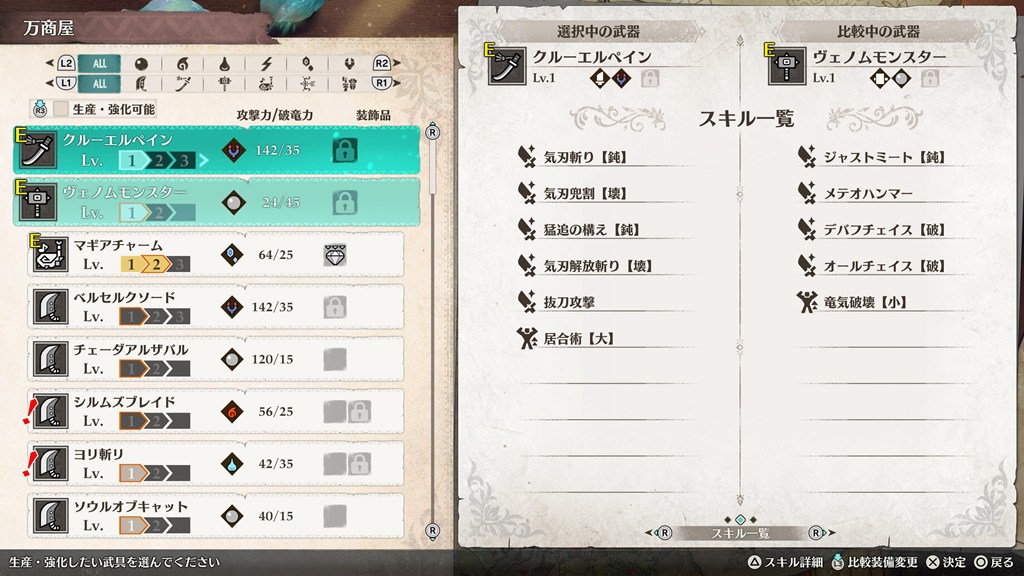The height and width of the screenshot is (576, 1024).
Task: Filter by the hunting horn weapon tab
Action: tap(265, 84)
